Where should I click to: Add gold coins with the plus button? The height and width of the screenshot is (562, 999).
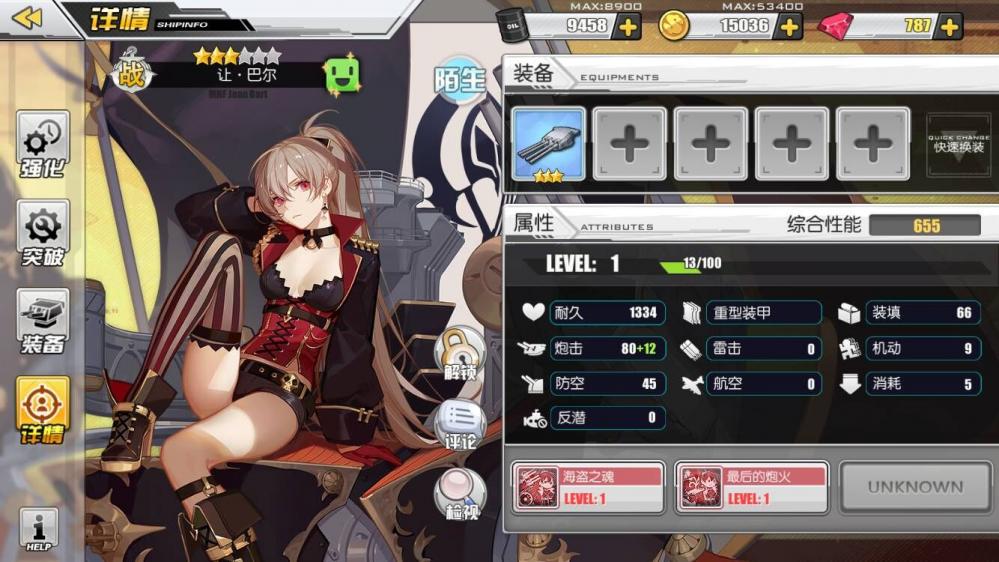[790, 27]
